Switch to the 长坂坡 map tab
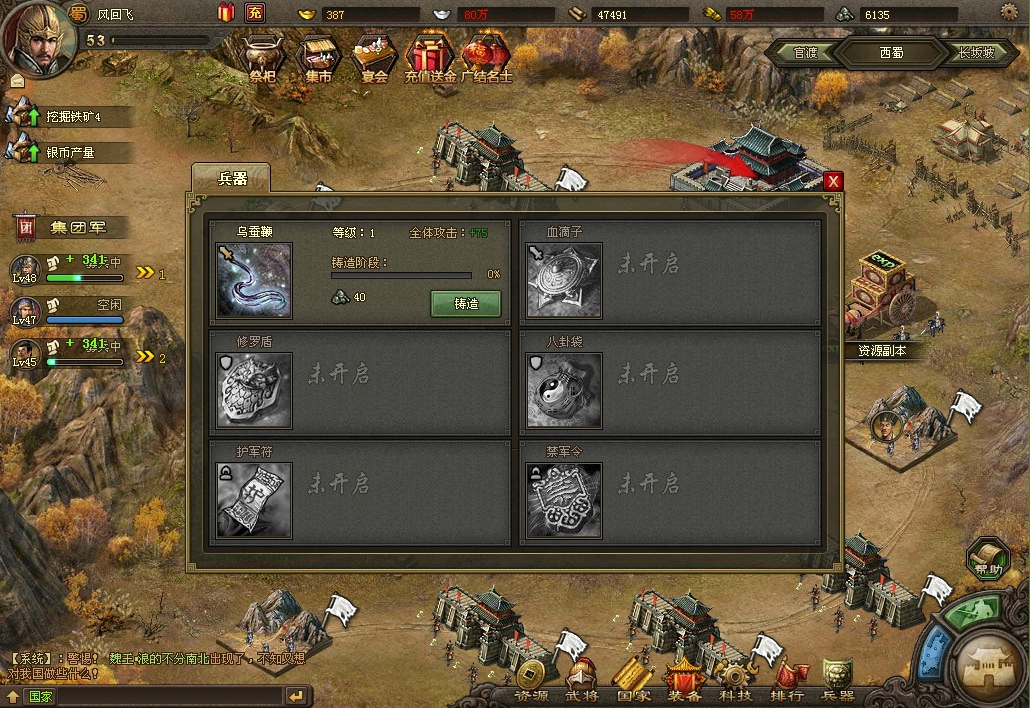 click(x=975, y=53)
